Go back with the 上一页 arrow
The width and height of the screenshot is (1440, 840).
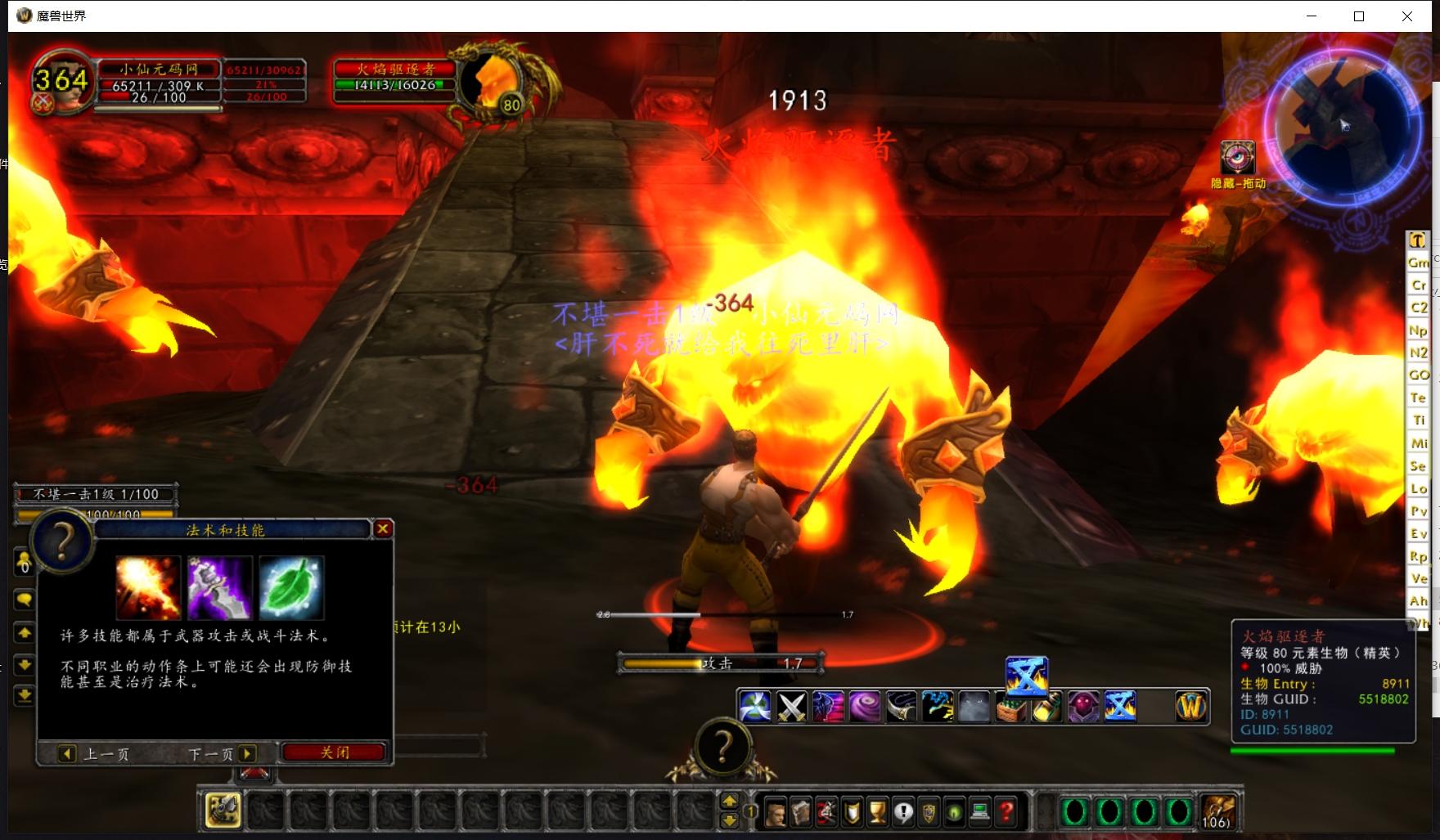click(68, 753)
